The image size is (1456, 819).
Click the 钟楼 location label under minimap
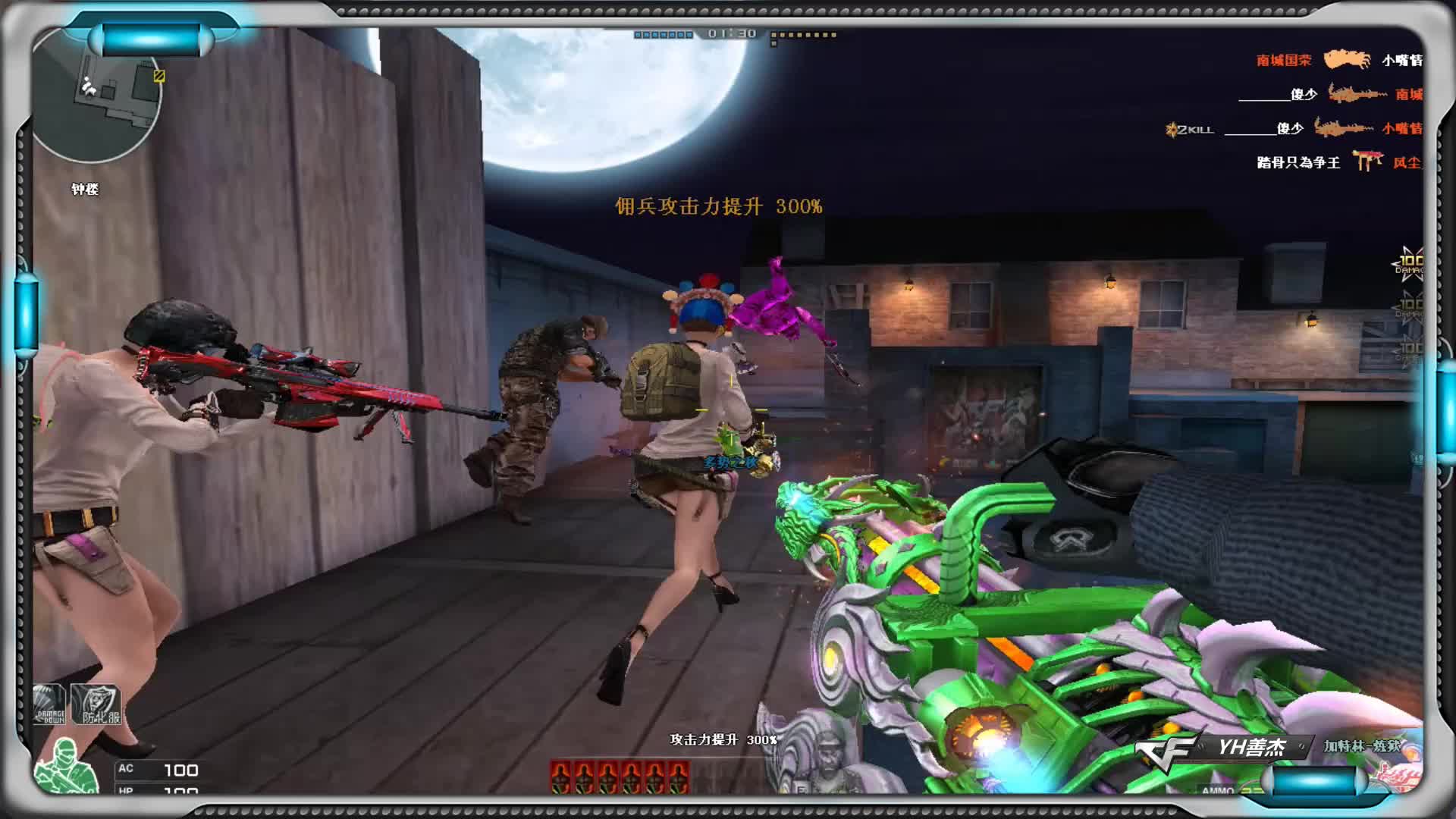[x=85, y=189]
